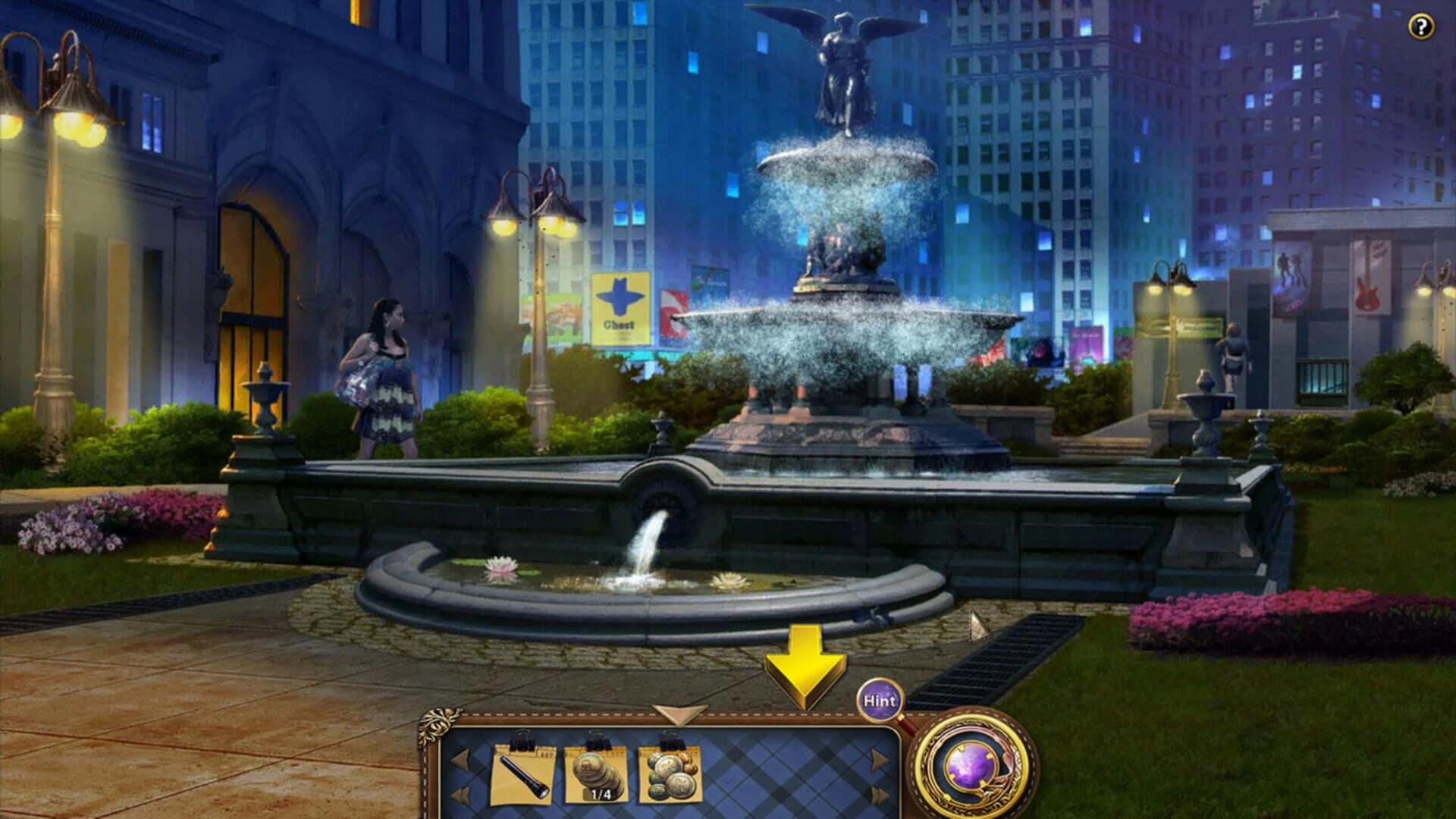Click the woman walking near the fountain
Image resolution: width=1456 pixels, height=819 pixels.
tap(387, 379)
